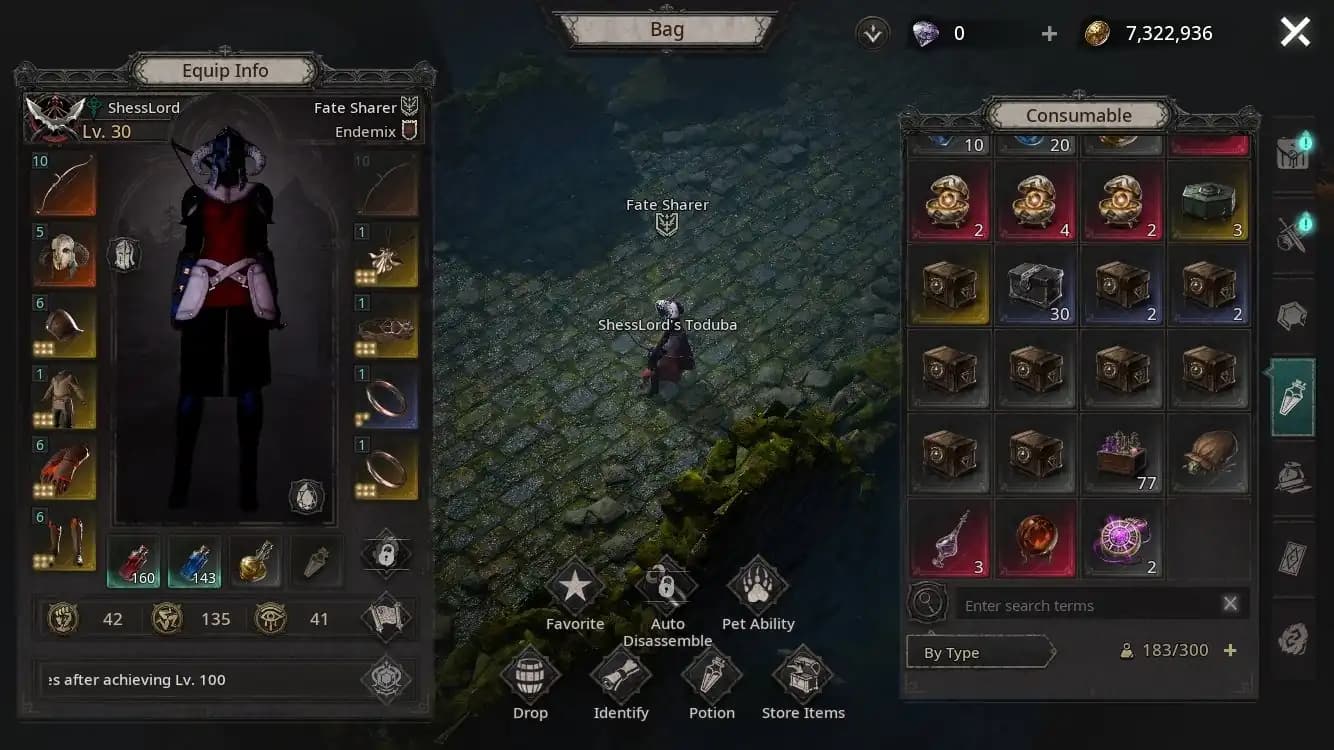The height and width of the screenshot is (750, 1334).
Task: Expand bag capacity with plus button
Action: pos(1230,650)
